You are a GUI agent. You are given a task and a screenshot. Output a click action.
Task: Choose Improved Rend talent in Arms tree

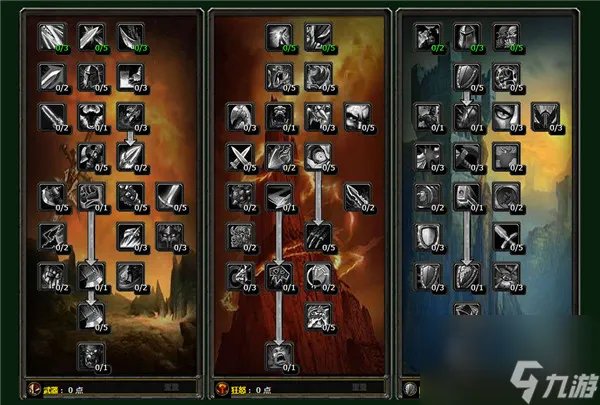(x=129, y=37)
